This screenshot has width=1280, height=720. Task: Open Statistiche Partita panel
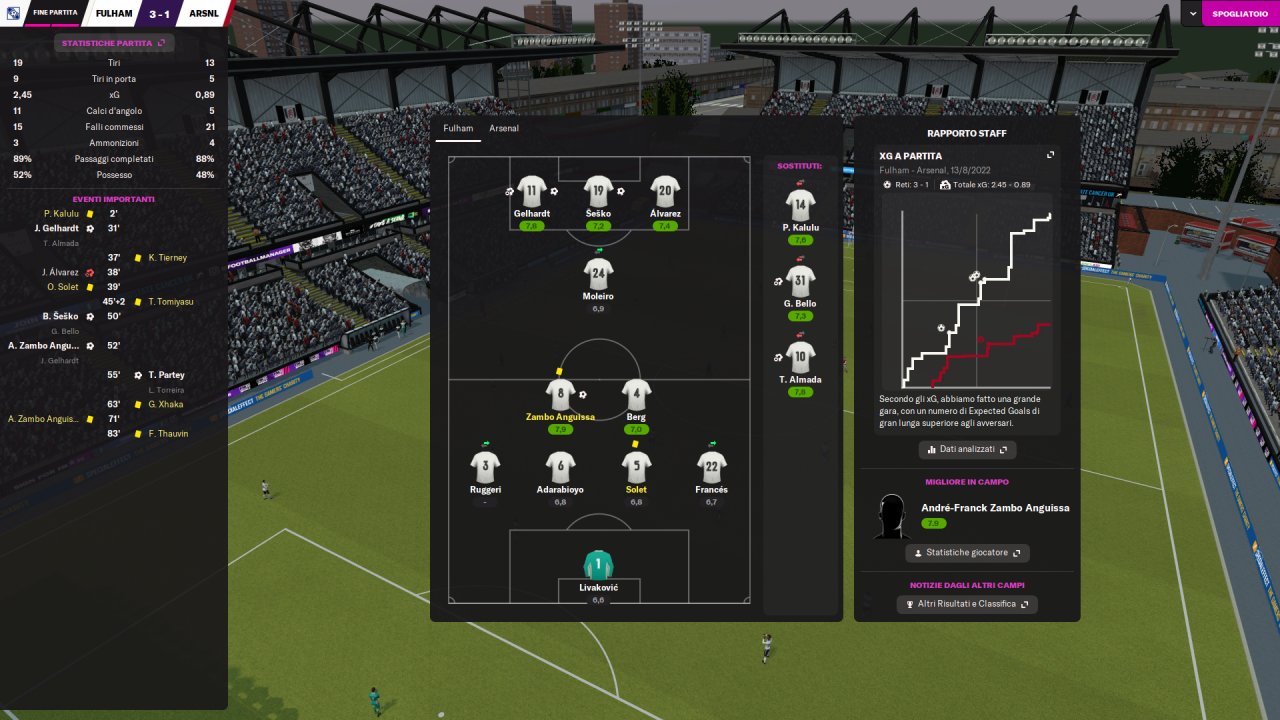point(114,43)
